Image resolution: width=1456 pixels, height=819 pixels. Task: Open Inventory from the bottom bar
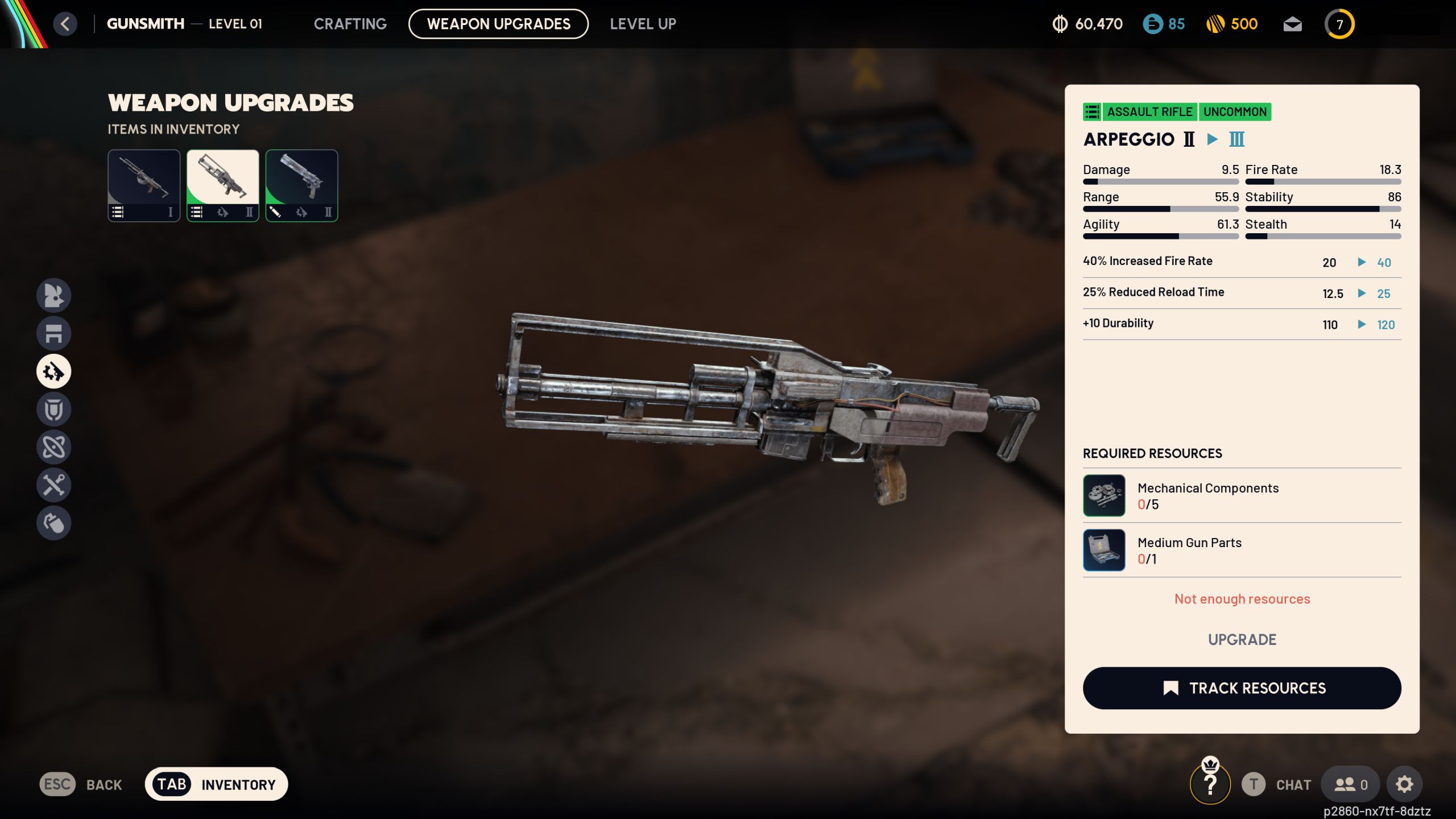click(x=217, y=784)
